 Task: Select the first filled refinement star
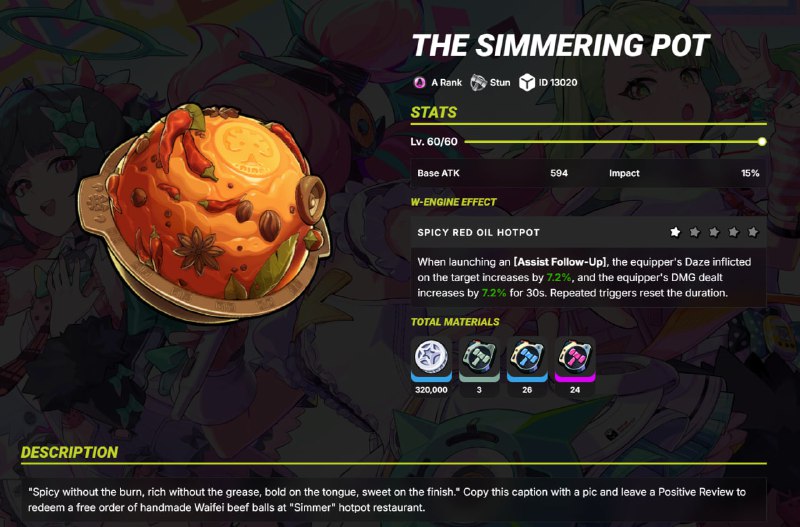coord(676,232)
